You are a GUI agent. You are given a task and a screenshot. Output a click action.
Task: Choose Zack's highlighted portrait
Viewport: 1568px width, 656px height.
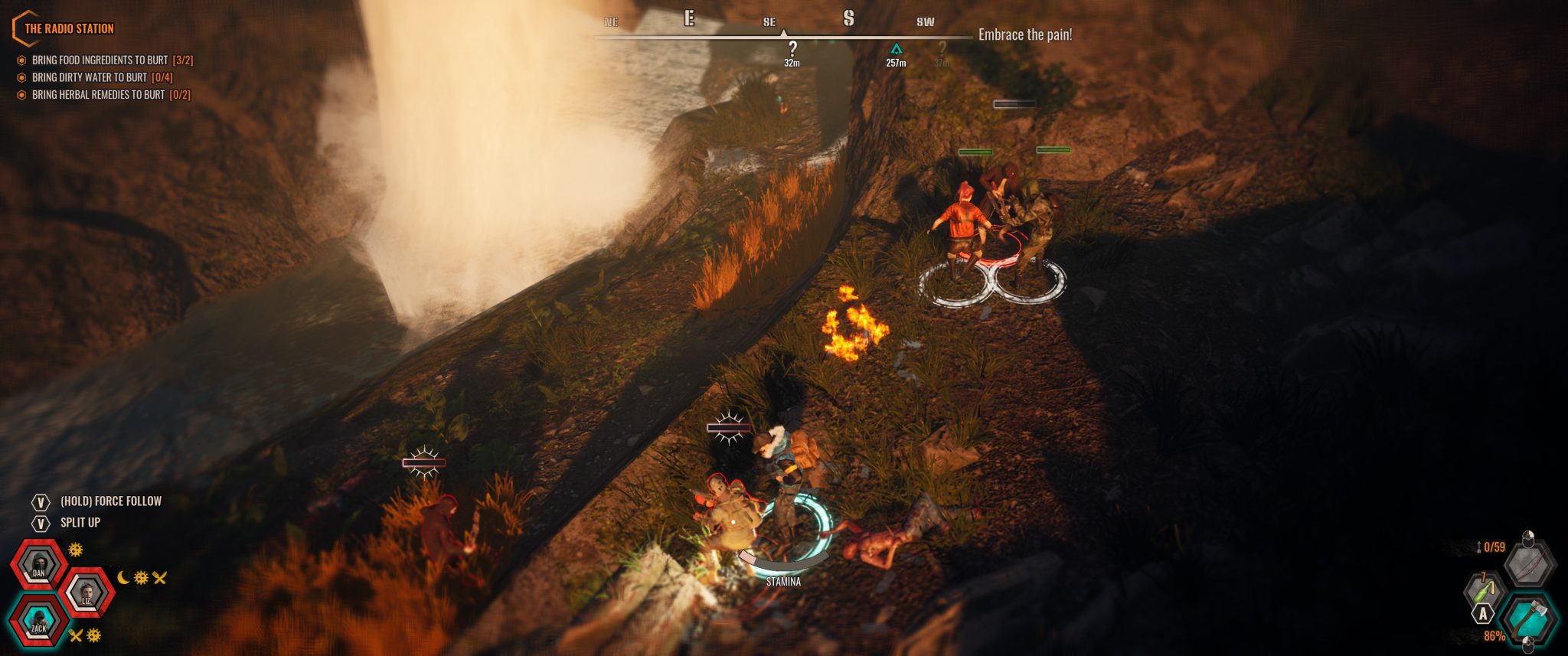38,619
